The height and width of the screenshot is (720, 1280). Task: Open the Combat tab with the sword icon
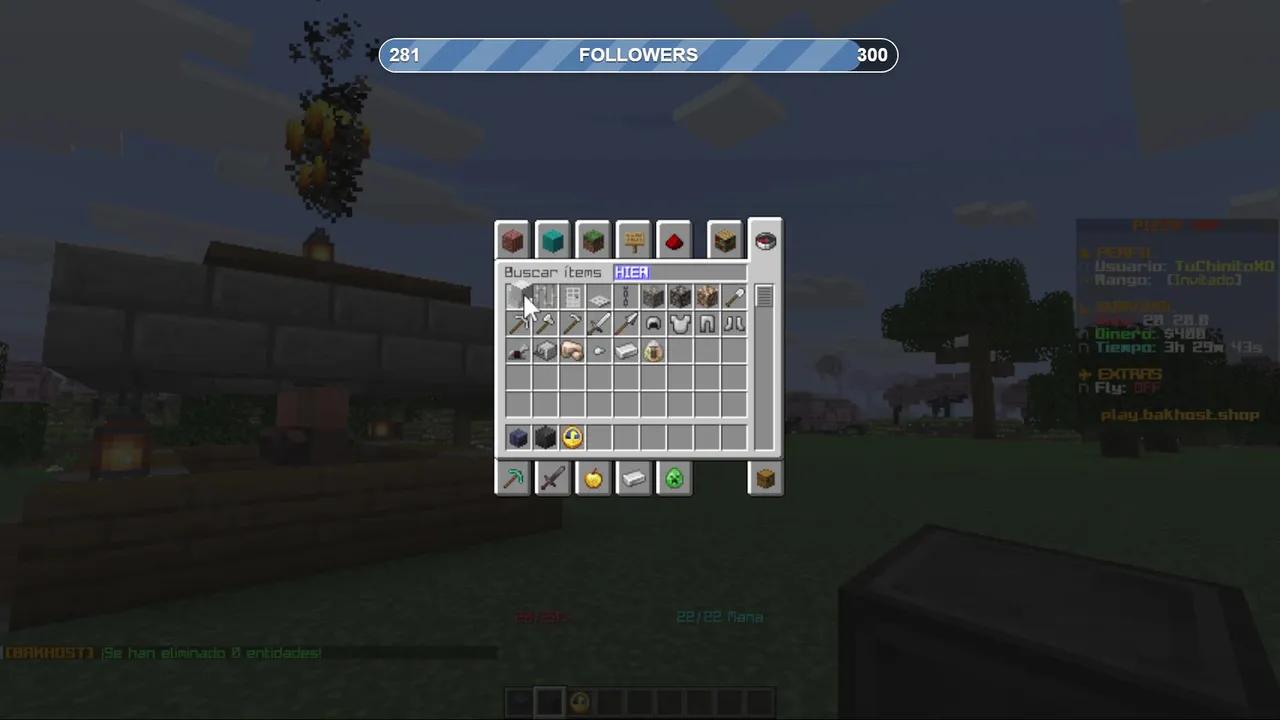coord(553,479)
